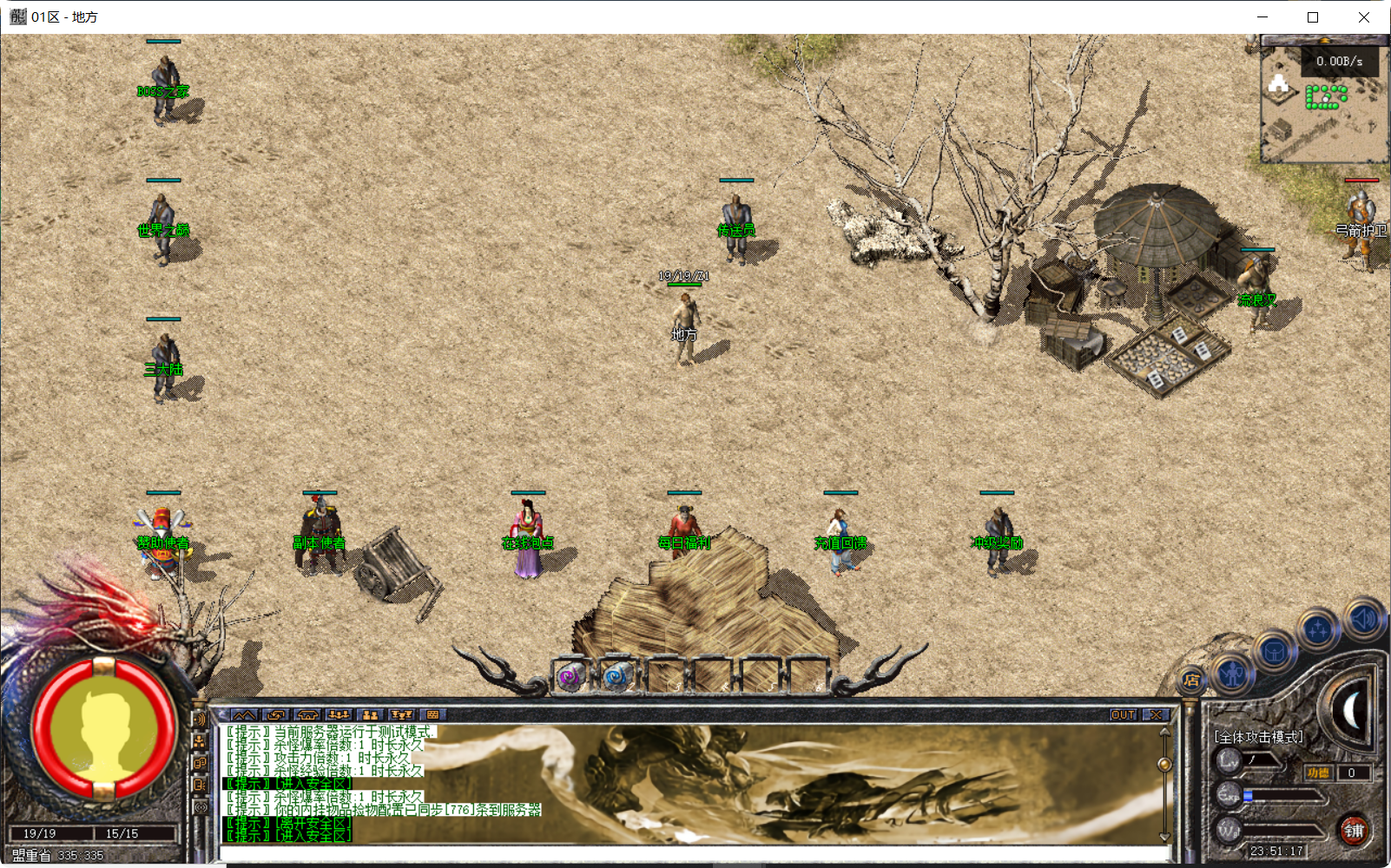
Task: Toggle the all-attack mode label 全体攻击模式
Action: pyautogui.click(x=1259, y=737)
